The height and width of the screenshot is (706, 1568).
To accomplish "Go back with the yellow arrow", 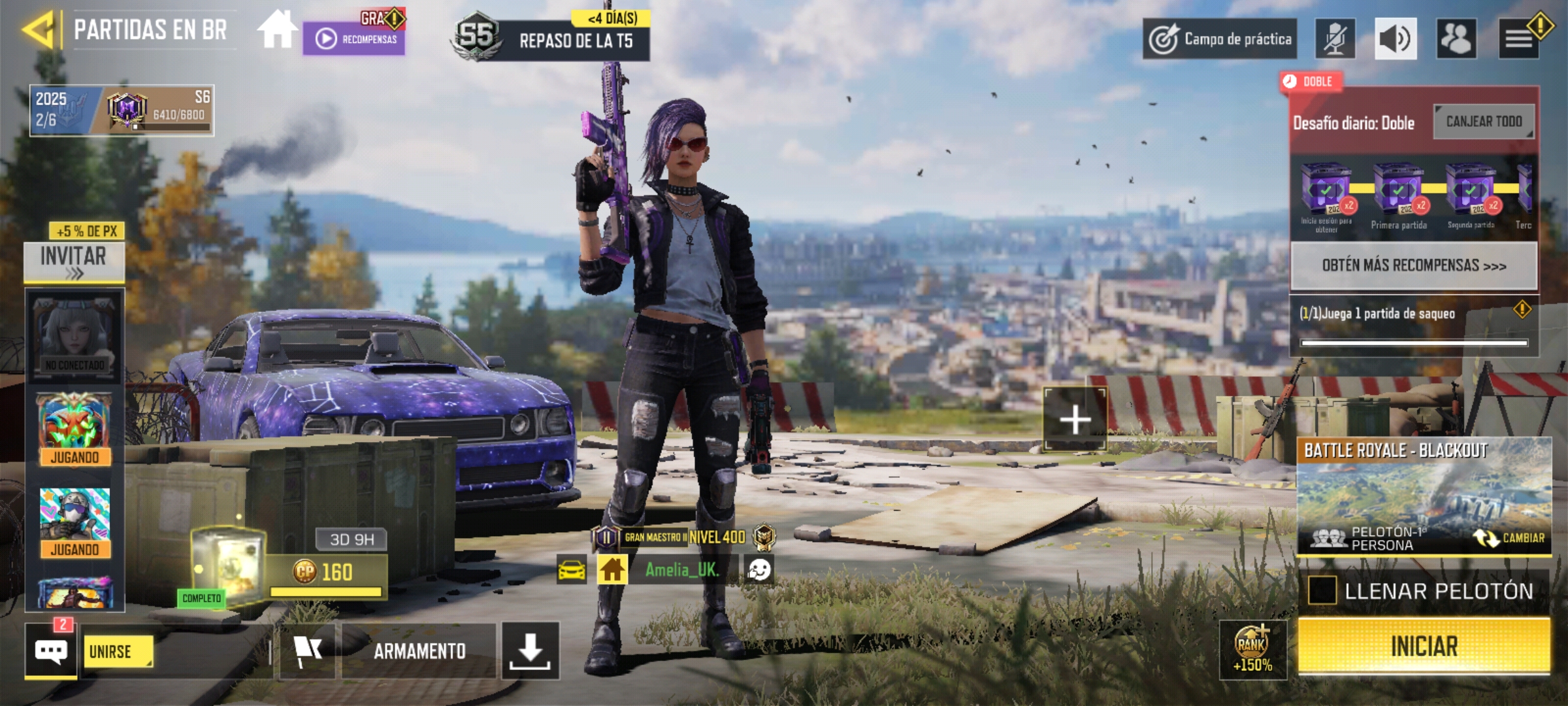I will (38, 29).
